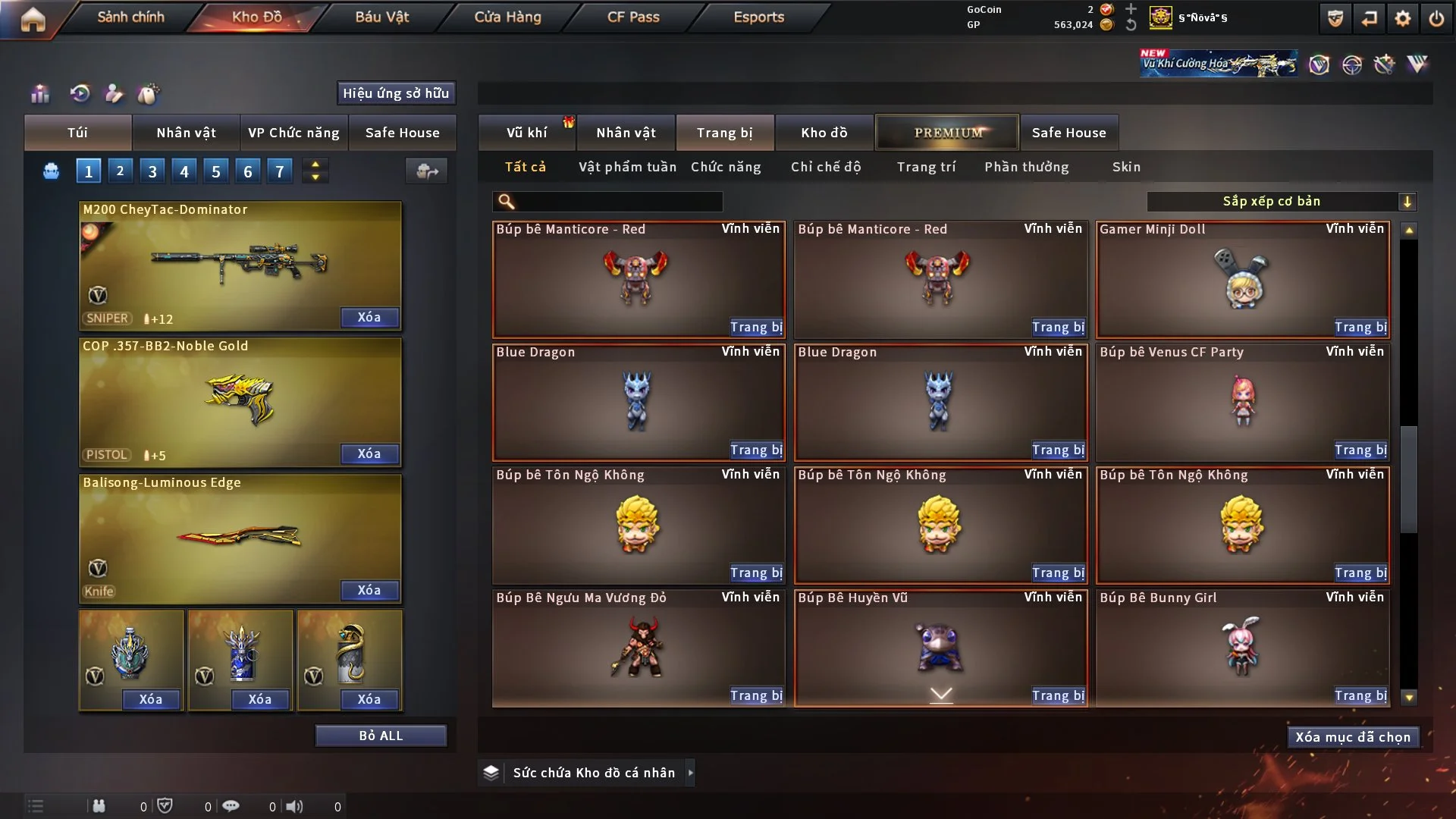This screenshot has height=819, width=1456.
Task: Click the power exit icon
Action: coord(1436,18)
